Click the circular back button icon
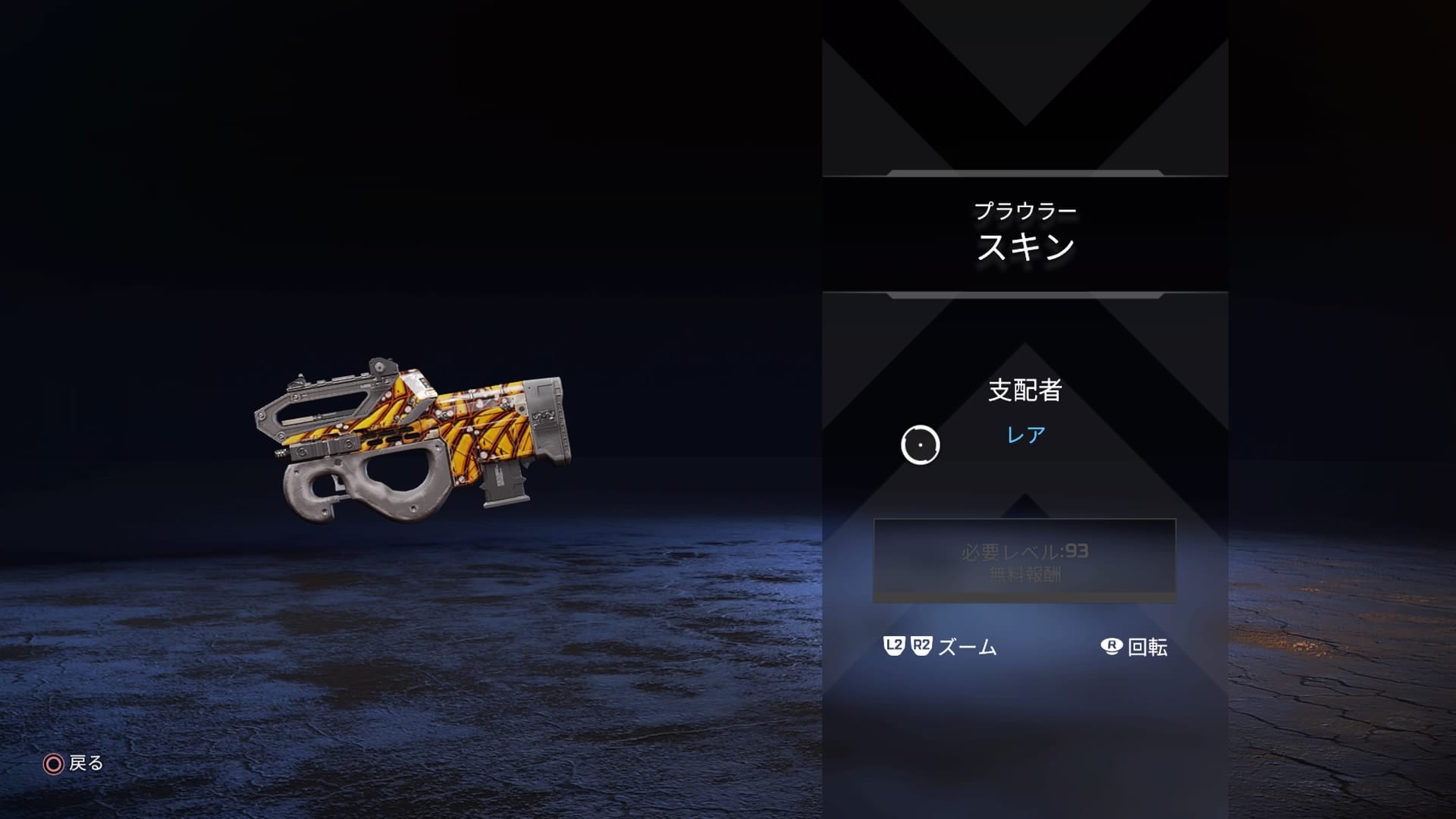The height and width of the screenshot is (819, 1456). [x=52, y=765]
